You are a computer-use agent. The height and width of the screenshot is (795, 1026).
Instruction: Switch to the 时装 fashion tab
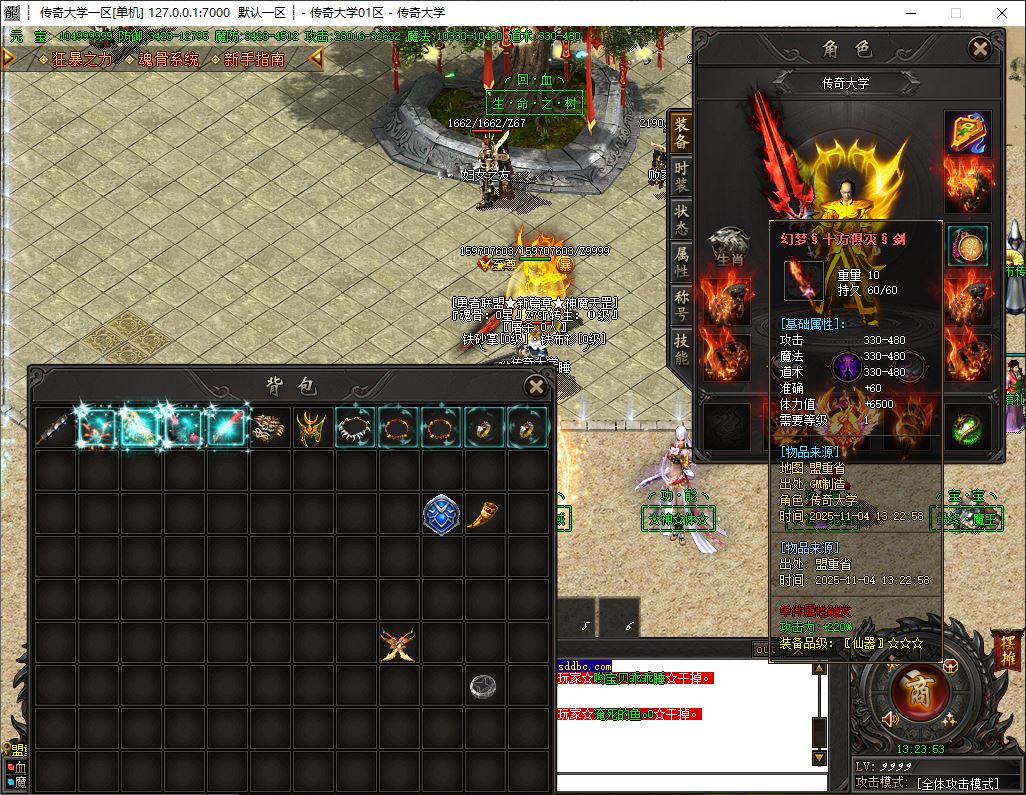681,178
